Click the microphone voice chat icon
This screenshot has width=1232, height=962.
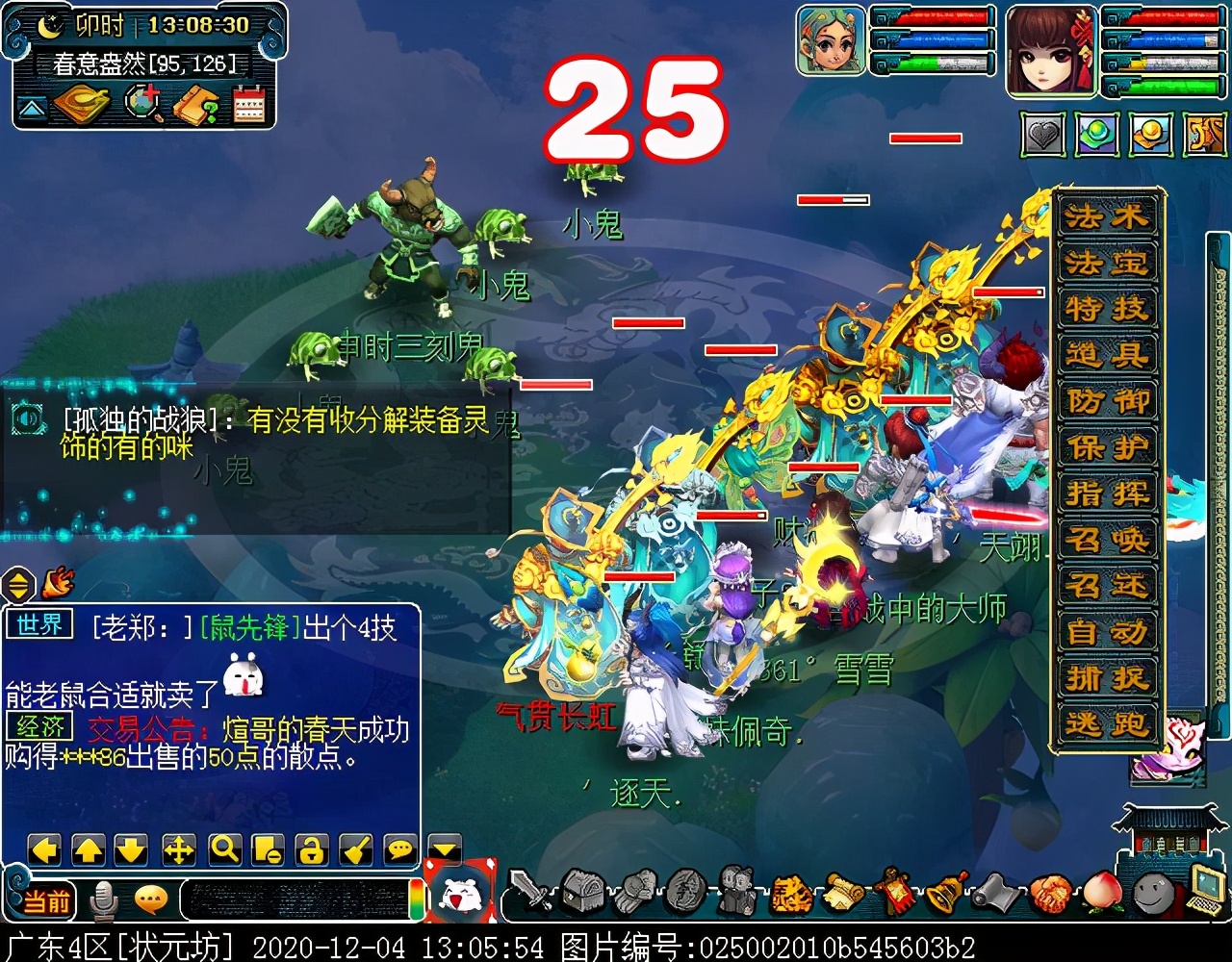coord(104,900)
